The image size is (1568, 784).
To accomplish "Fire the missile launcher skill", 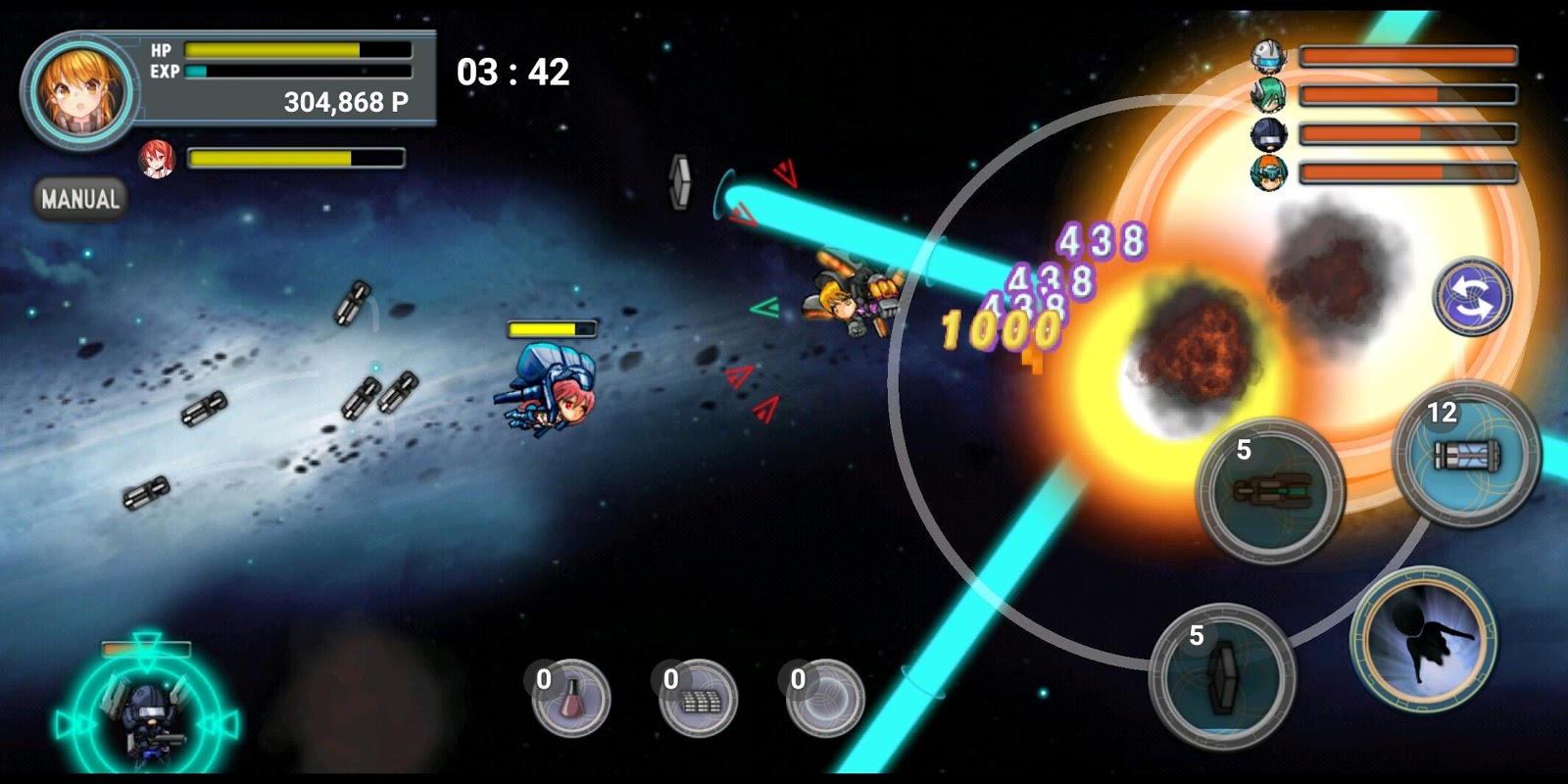I will pos(1272,492).
